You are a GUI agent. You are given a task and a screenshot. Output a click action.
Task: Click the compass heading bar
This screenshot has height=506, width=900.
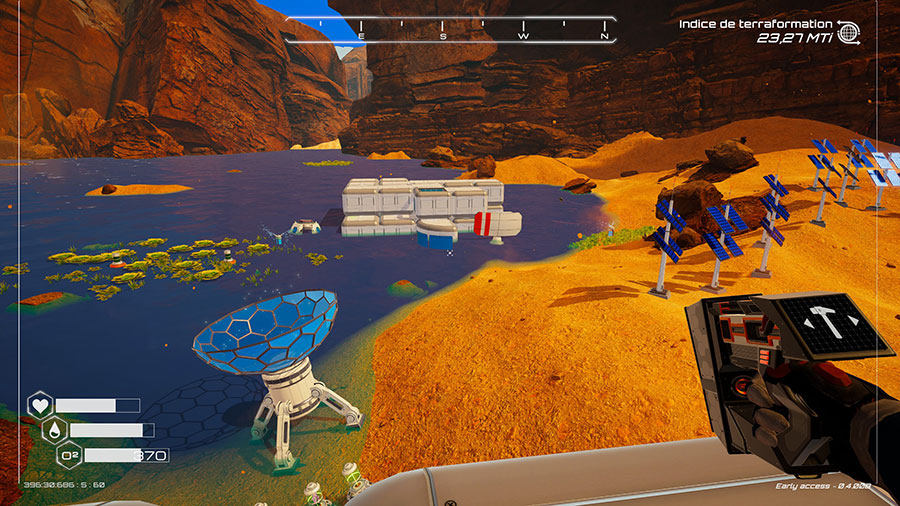(451, 30)
